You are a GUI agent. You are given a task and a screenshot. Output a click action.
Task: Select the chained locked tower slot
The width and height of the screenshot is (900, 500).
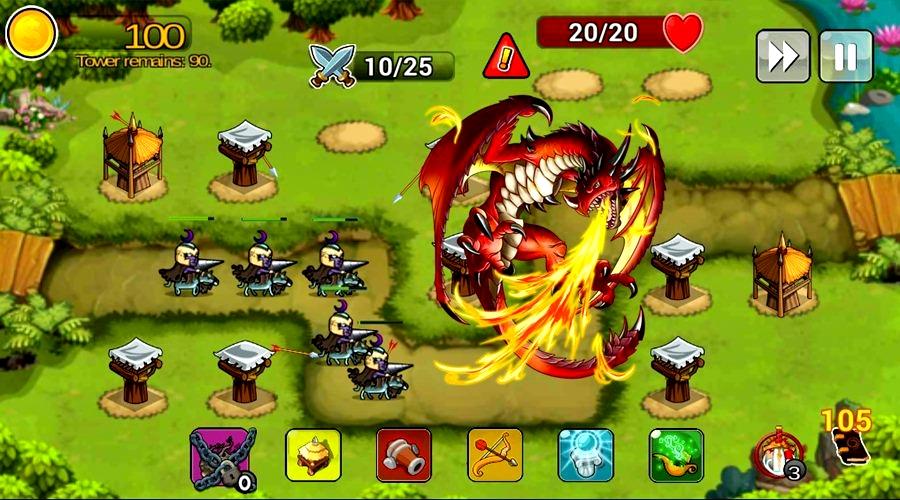click(x=222, y=456)
